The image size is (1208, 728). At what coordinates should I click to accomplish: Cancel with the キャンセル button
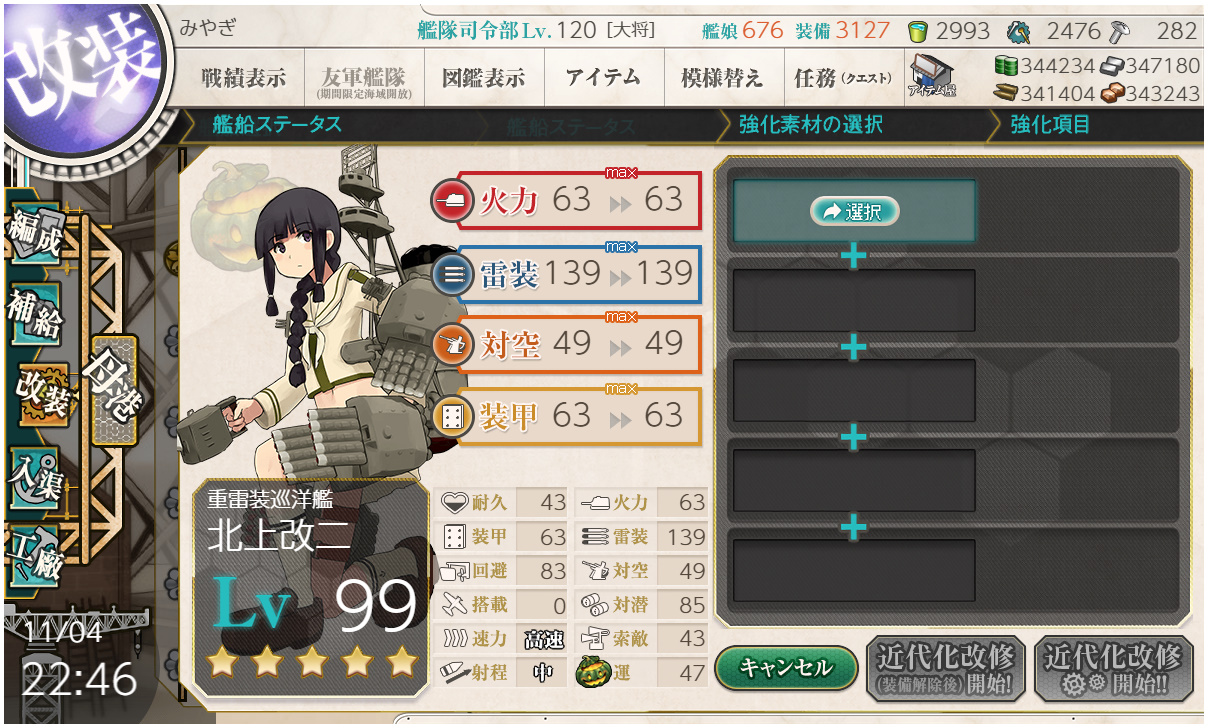[x=786, y=667]
